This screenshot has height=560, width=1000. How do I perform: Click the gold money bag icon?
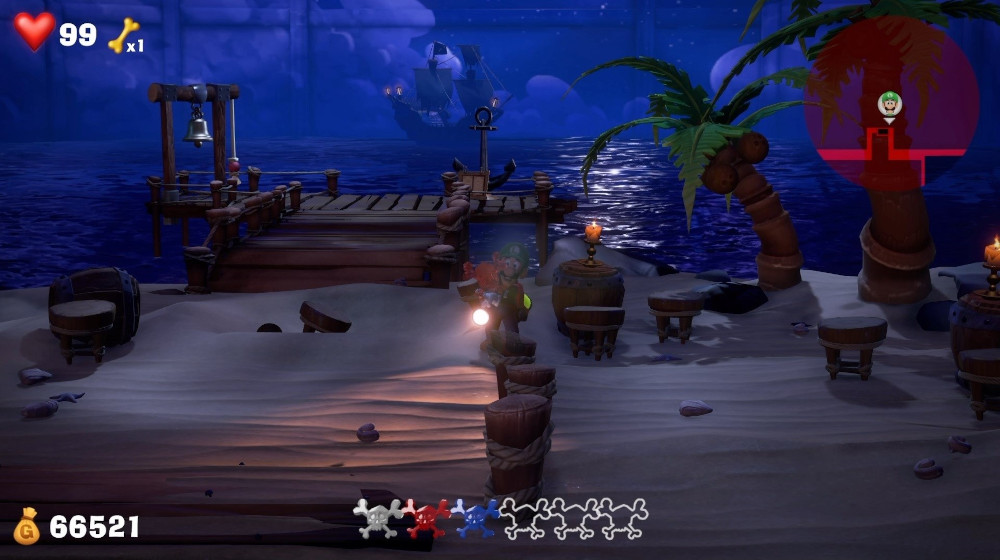27,526
